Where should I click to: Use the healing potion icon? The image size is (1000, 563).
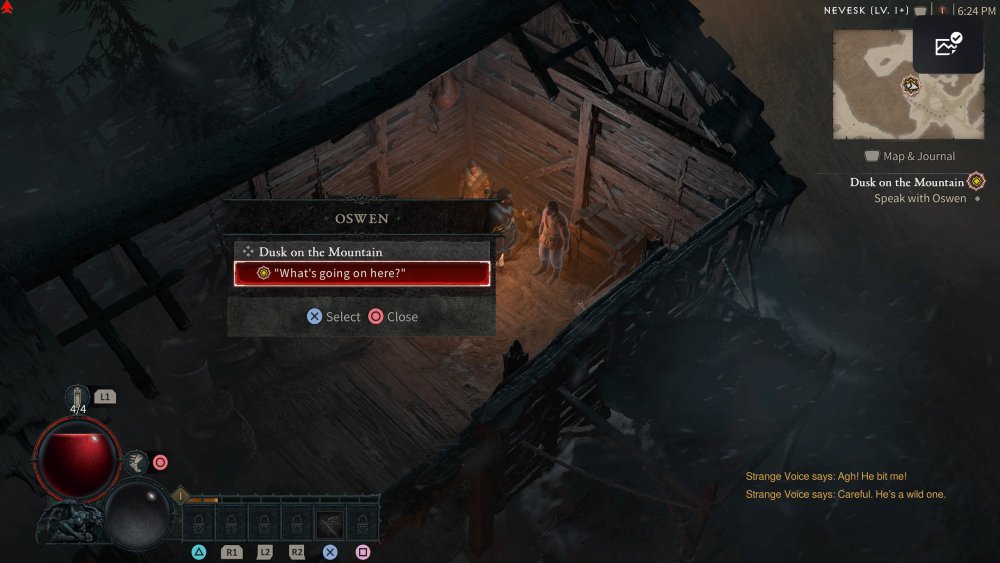coord(78,396)
